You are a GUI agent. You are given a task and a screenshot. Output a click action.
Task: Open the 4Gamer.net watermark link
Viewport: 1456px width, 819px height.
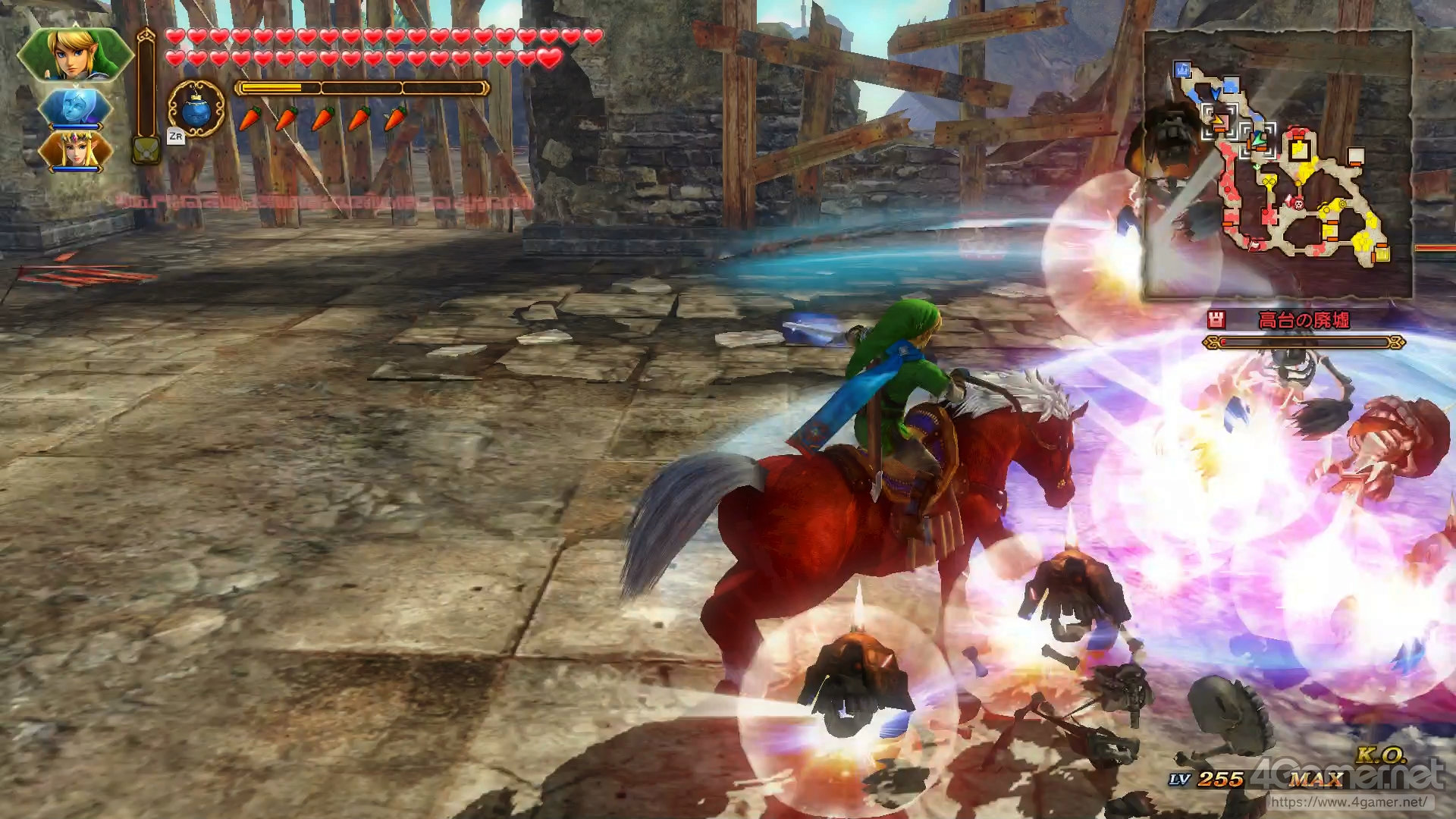[x=1348, y=801]
